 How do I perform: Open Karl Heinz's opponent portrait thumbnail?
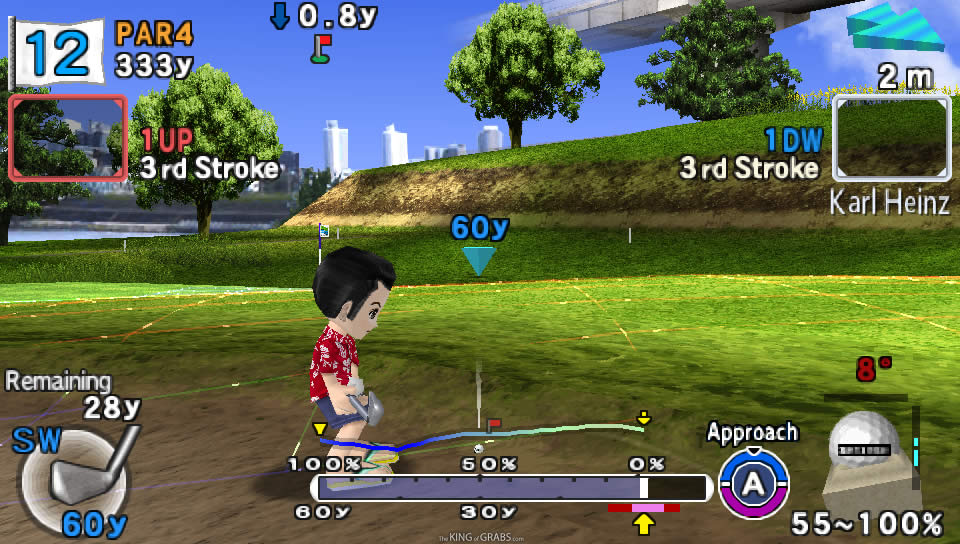[x=891, y=138]
